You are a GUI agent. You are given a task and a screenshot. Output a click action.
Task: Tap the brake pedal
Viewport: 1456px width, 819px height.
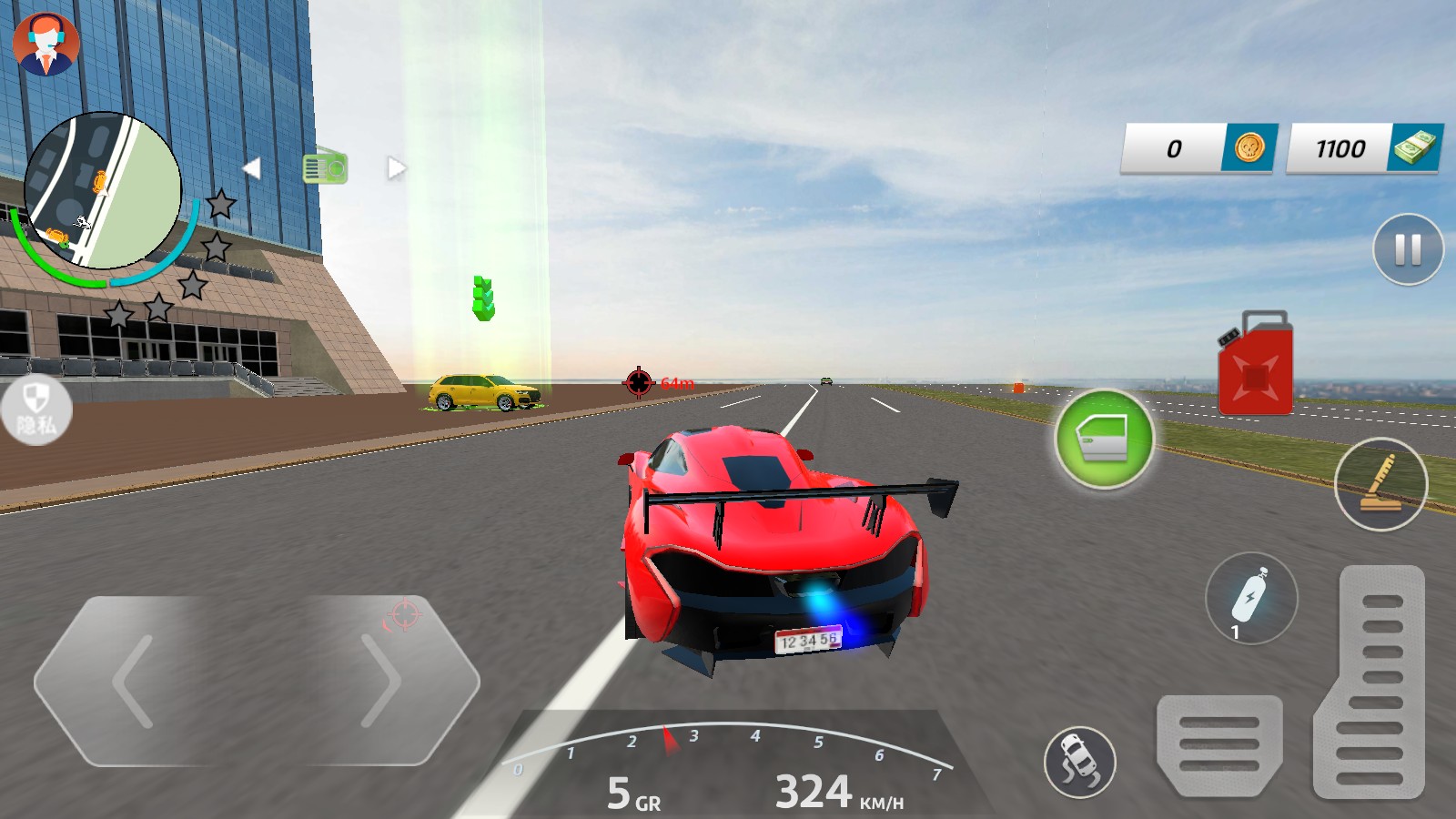pos(1218,744)
